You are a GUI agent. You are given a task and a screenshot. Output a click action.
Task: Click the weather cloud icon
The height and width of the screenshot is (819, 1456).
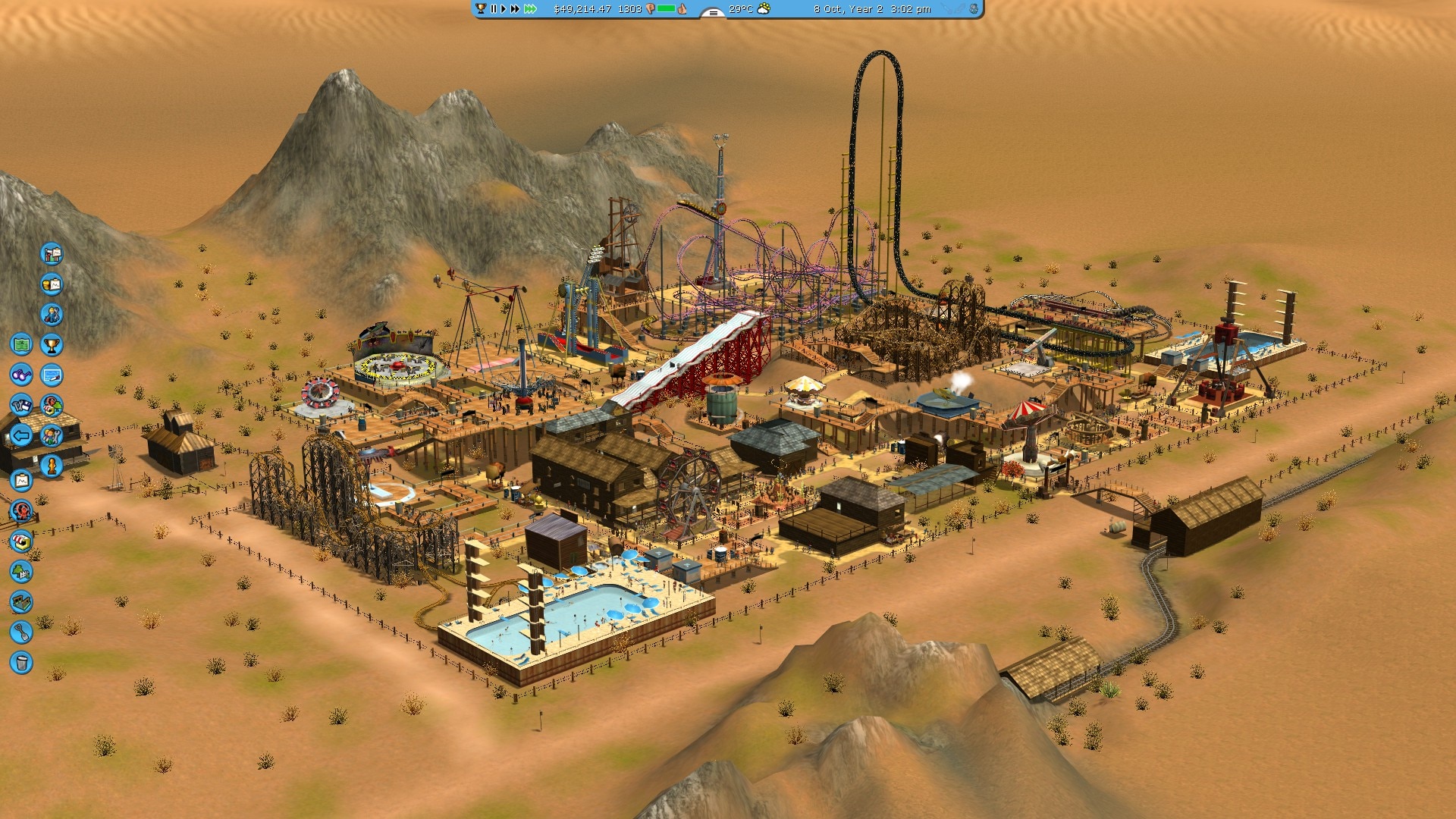point(764,9)
